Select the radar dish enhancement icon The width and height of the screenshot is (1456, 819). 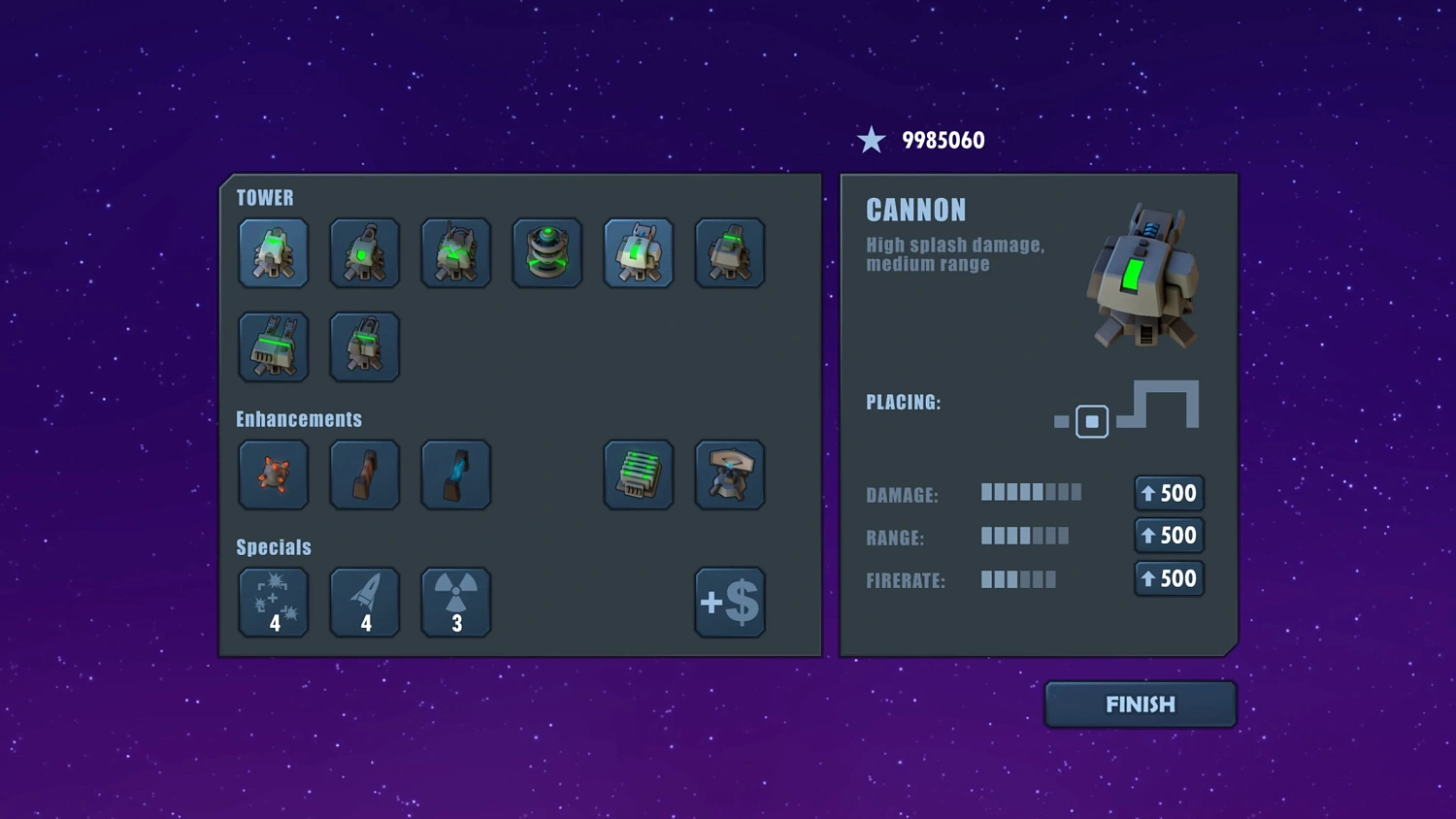[x=729, y=475]
